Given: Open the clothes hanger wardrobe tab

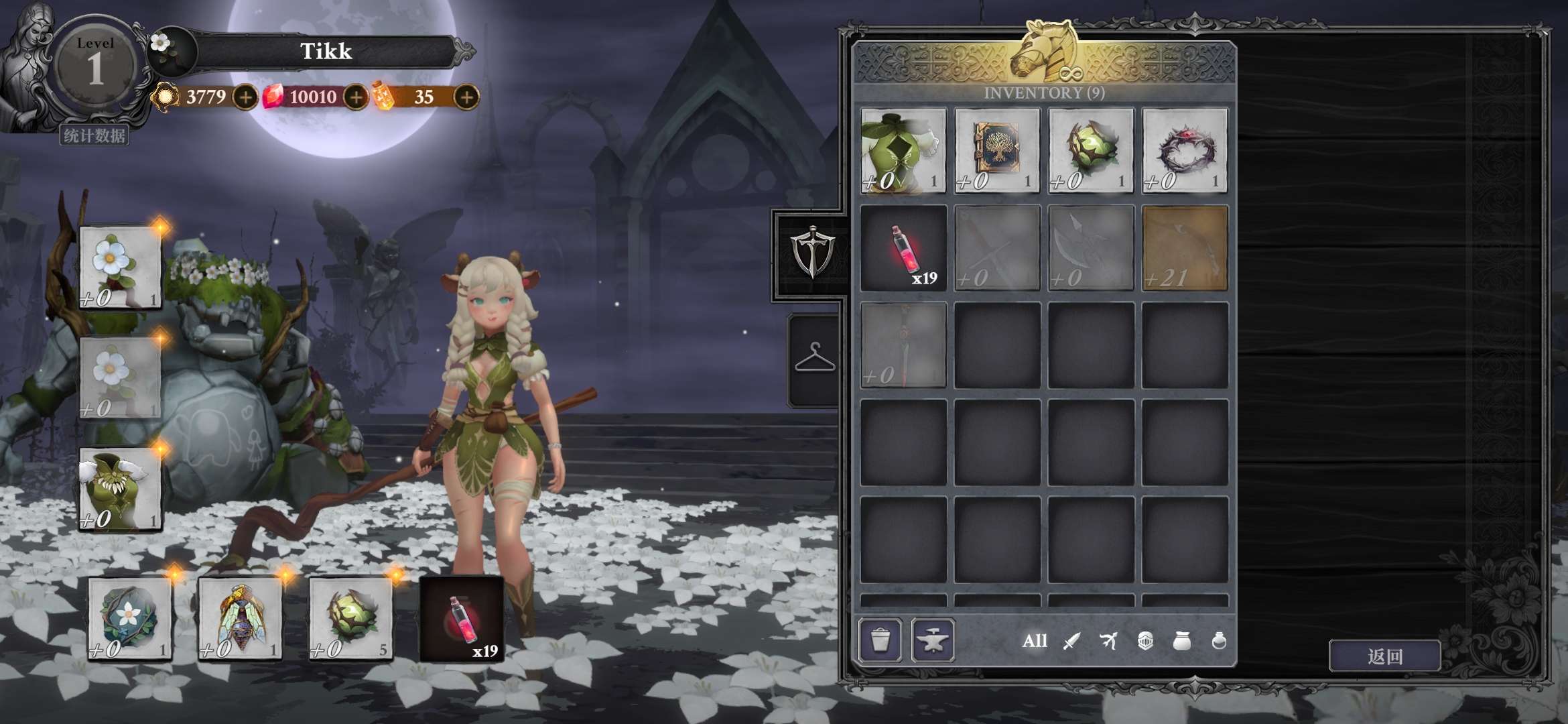Looking at the screenshot, I should [x=814, y=358].
